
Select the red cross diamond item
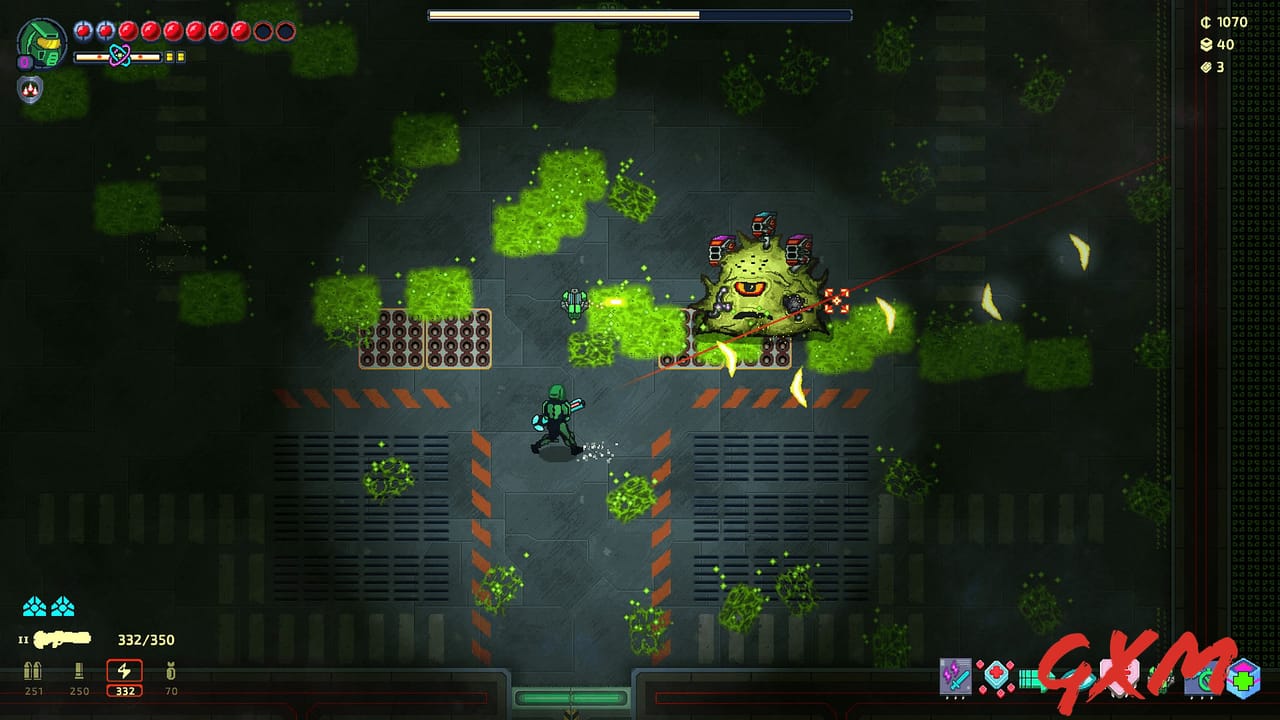point(996,677)
